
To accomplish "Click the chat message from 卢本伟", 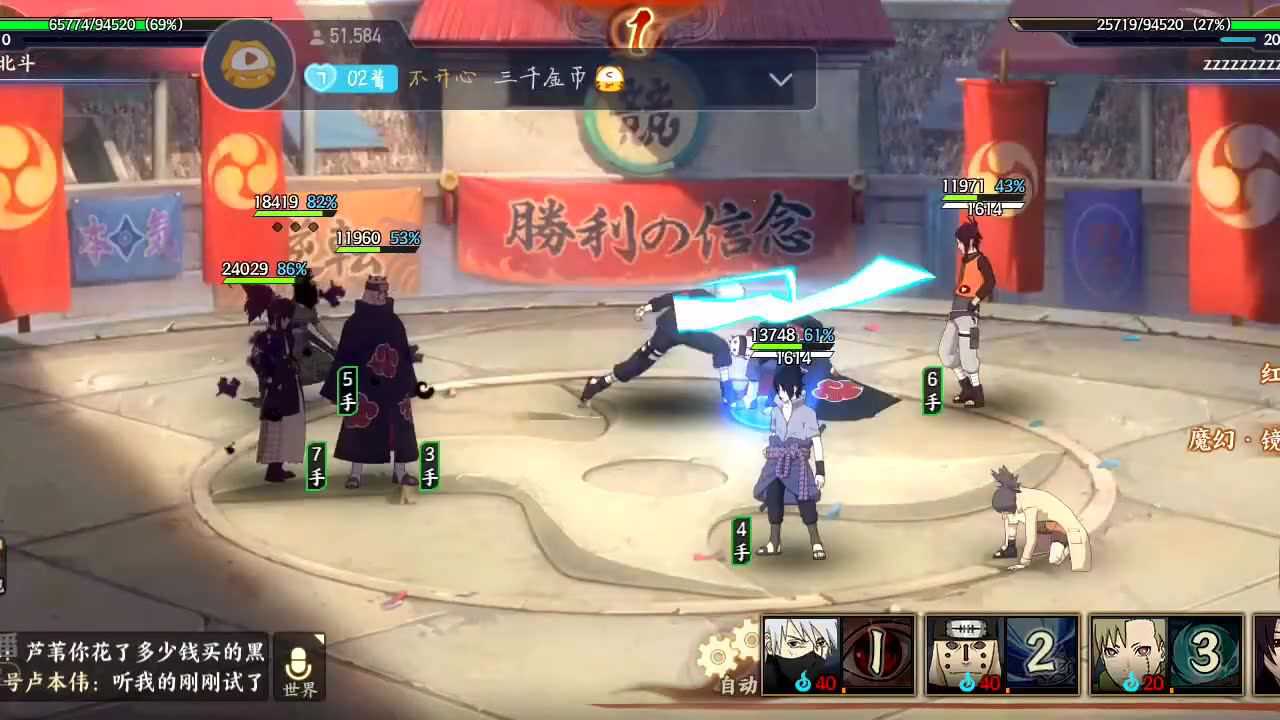I will coord(130,680).
